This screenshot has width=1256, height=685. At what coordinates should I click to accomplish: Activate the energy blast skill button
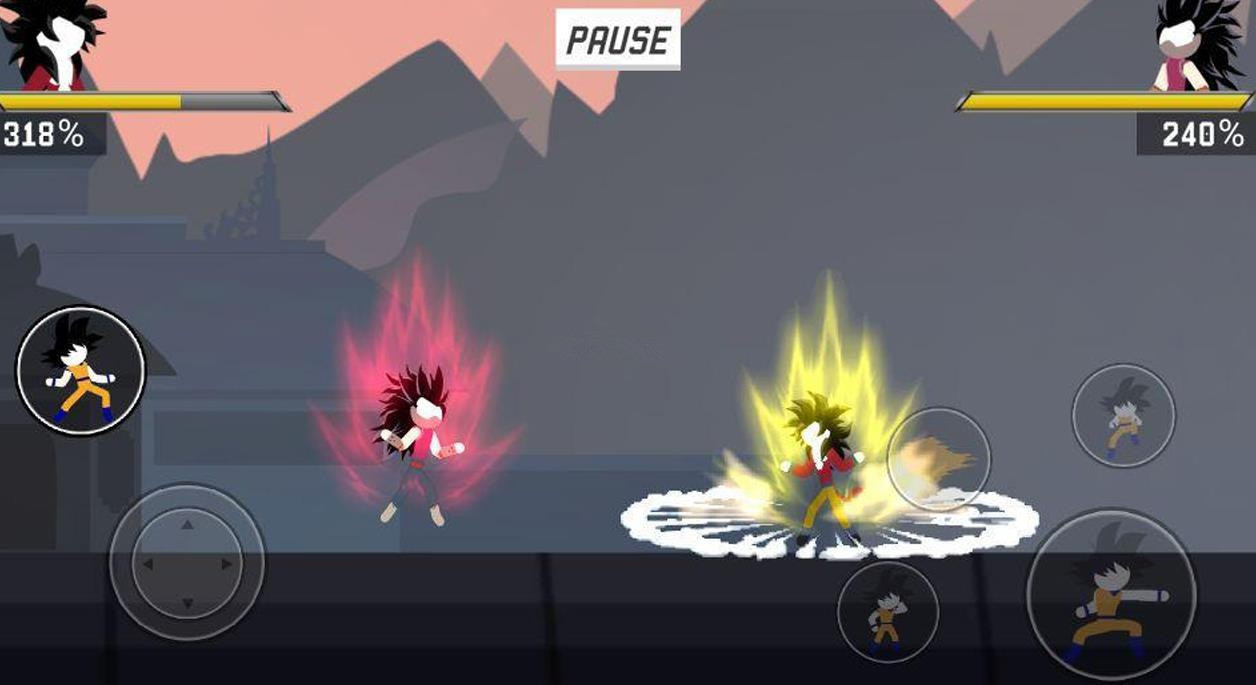click(938, 459)
